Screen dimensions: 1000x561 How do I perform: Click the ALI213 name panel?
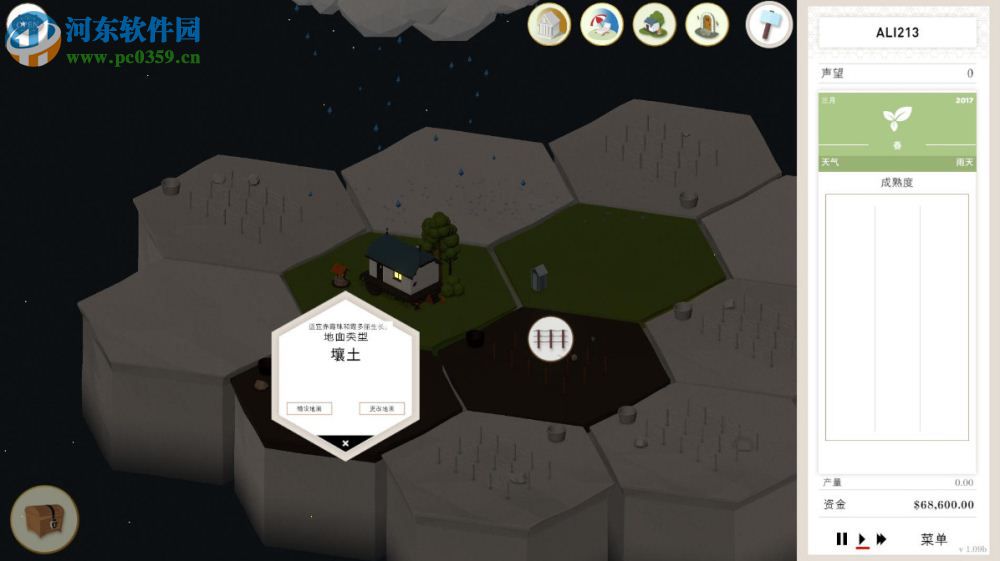897,33
